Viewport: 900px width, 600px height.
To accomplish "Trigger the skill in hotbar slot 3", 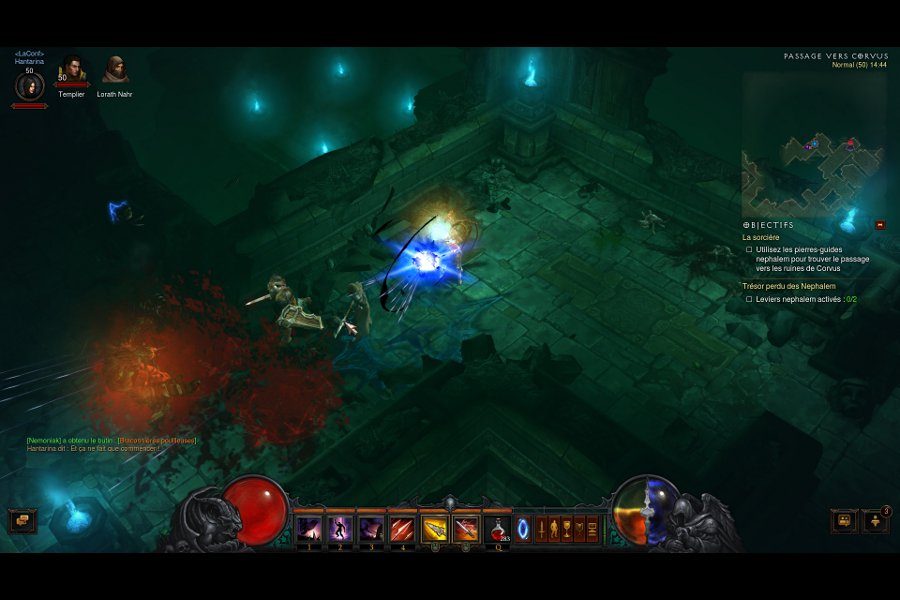I will click(371, 528).
